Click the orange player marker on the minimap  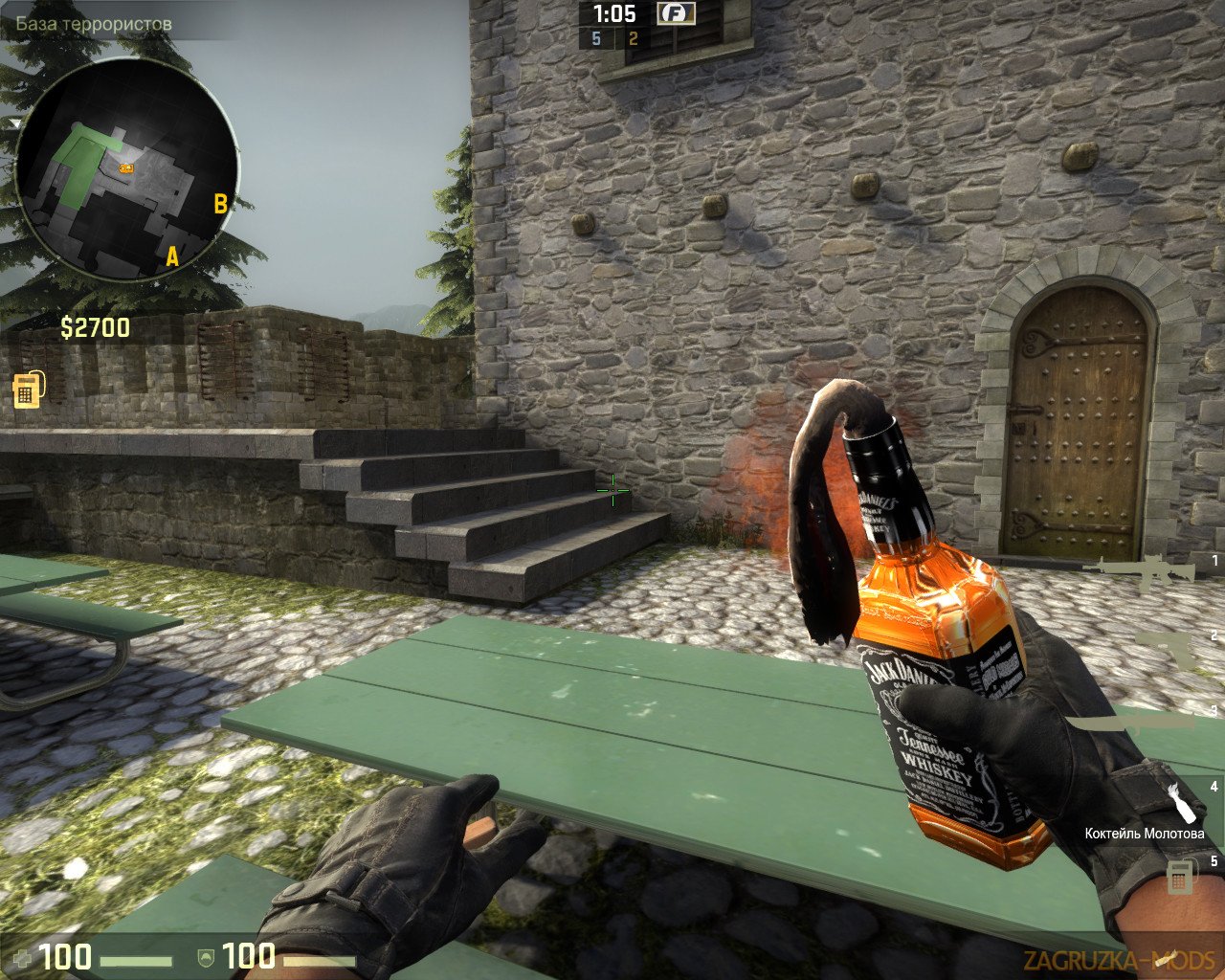[125, 167]
